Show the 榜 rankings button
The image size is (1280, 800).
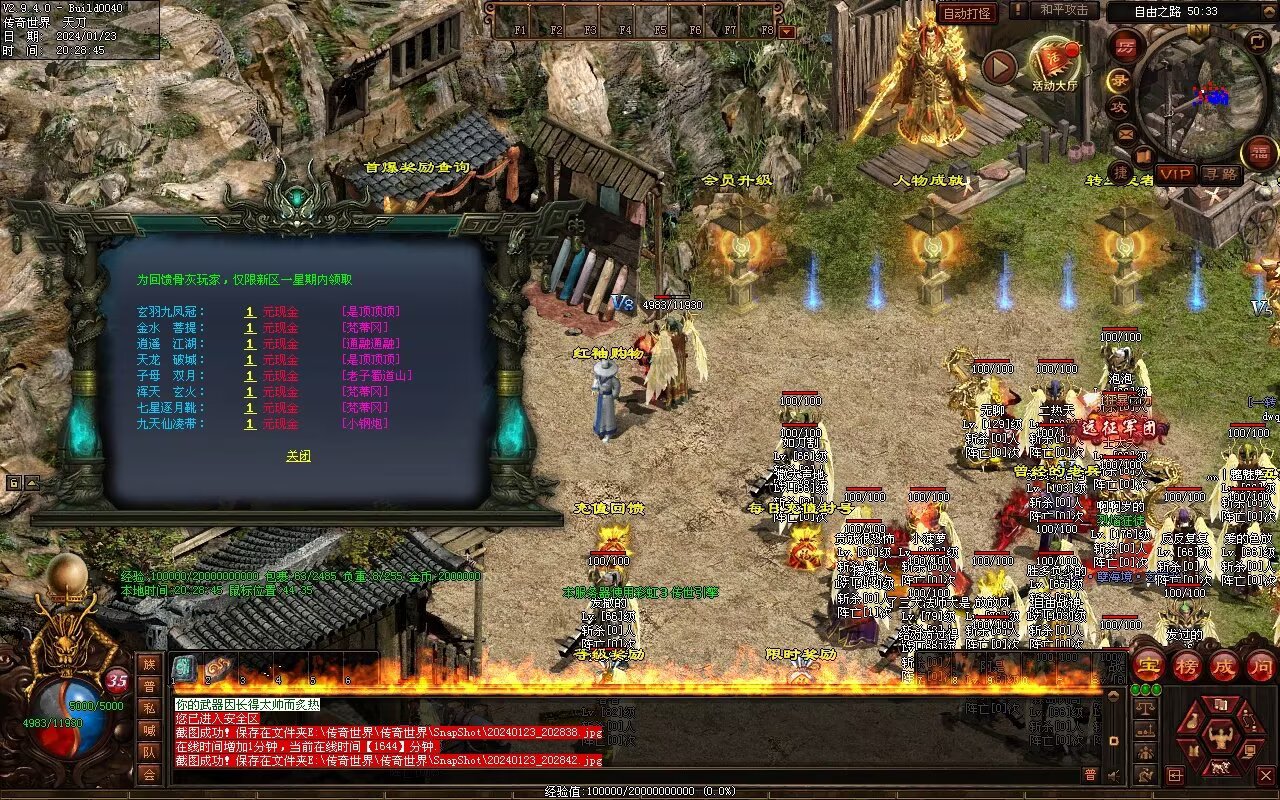(1186, 666)
